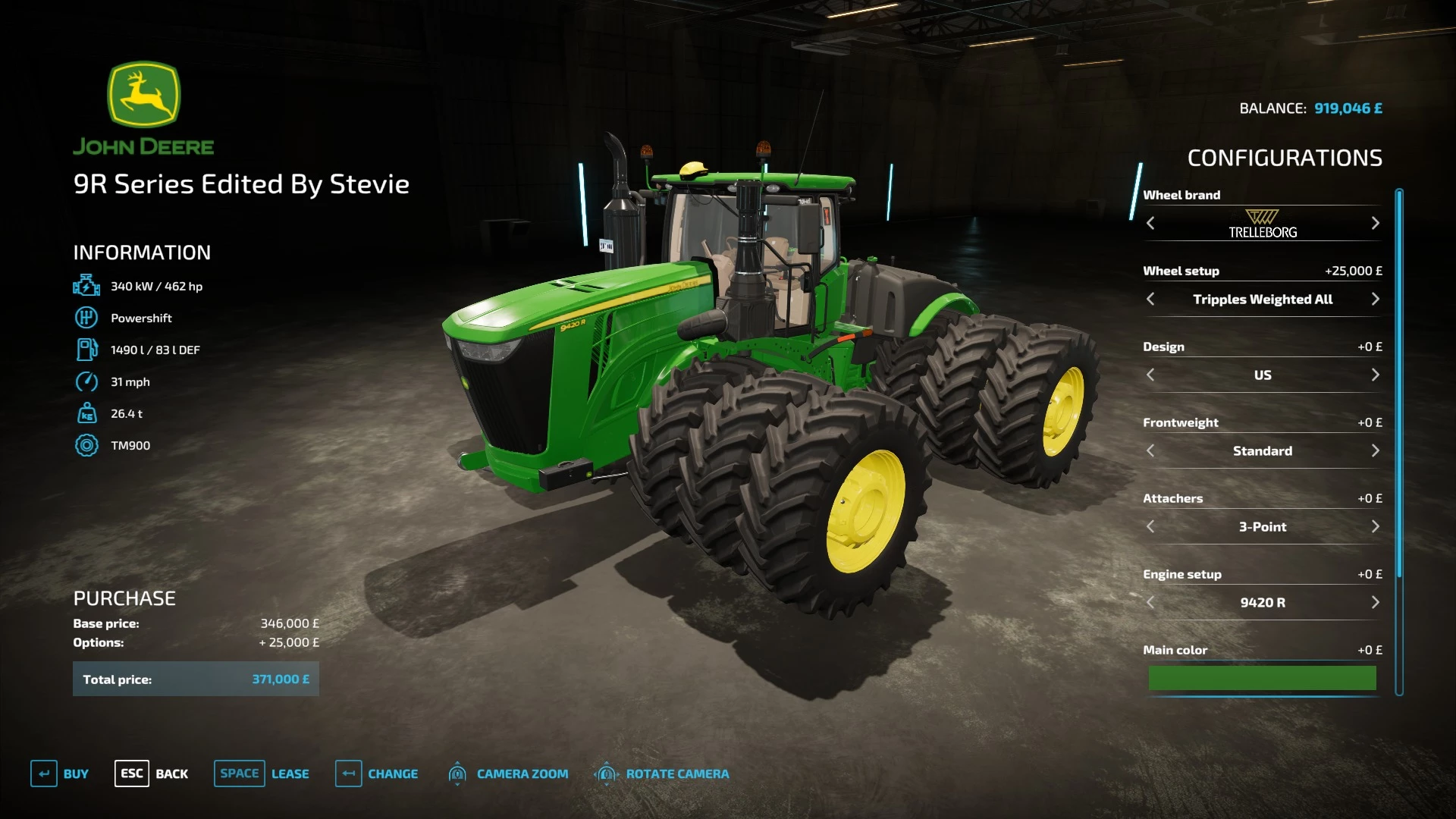
Task: Click the weight (26.4 t) icon
Action: point(86,413)
